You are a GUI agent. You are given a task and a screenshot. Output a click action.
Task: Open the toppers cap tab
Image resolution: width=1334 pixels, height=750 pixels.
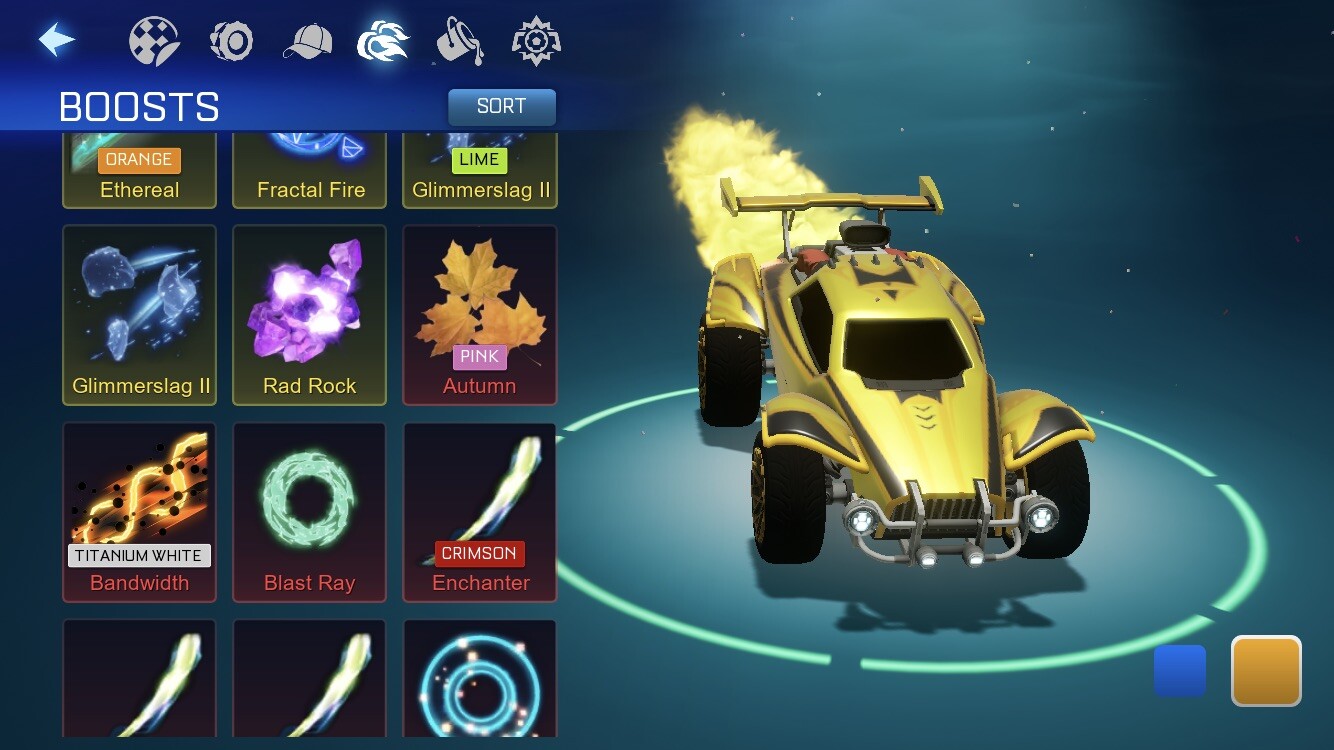[307, 42]
